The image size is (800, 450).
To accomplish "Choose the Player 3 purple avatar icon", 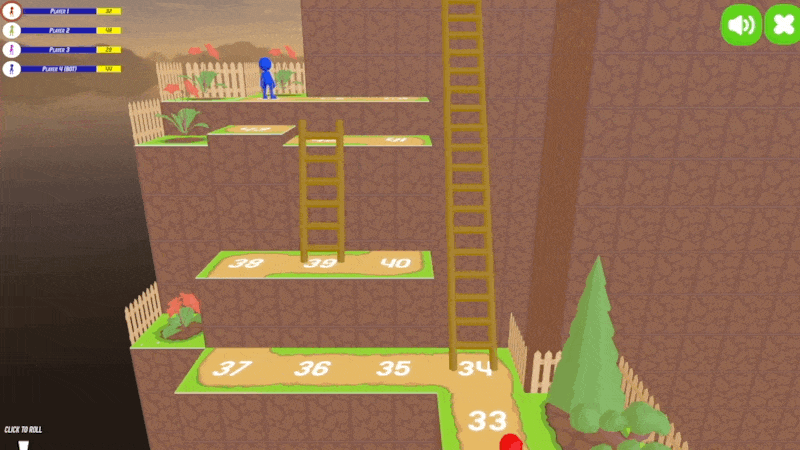I will coord(12,50).
